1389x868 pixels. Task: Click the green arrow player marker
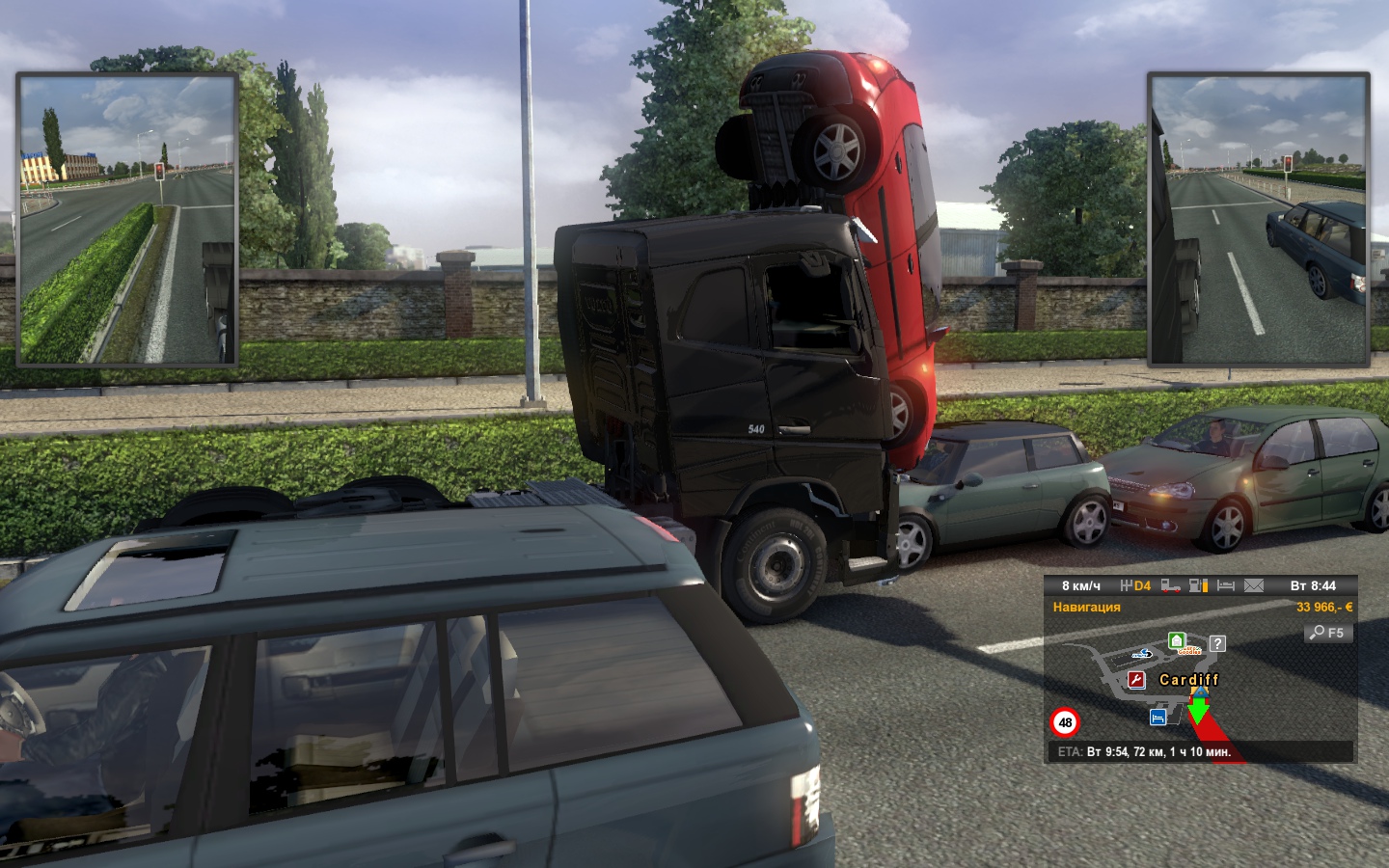(x=1198, y=711)
